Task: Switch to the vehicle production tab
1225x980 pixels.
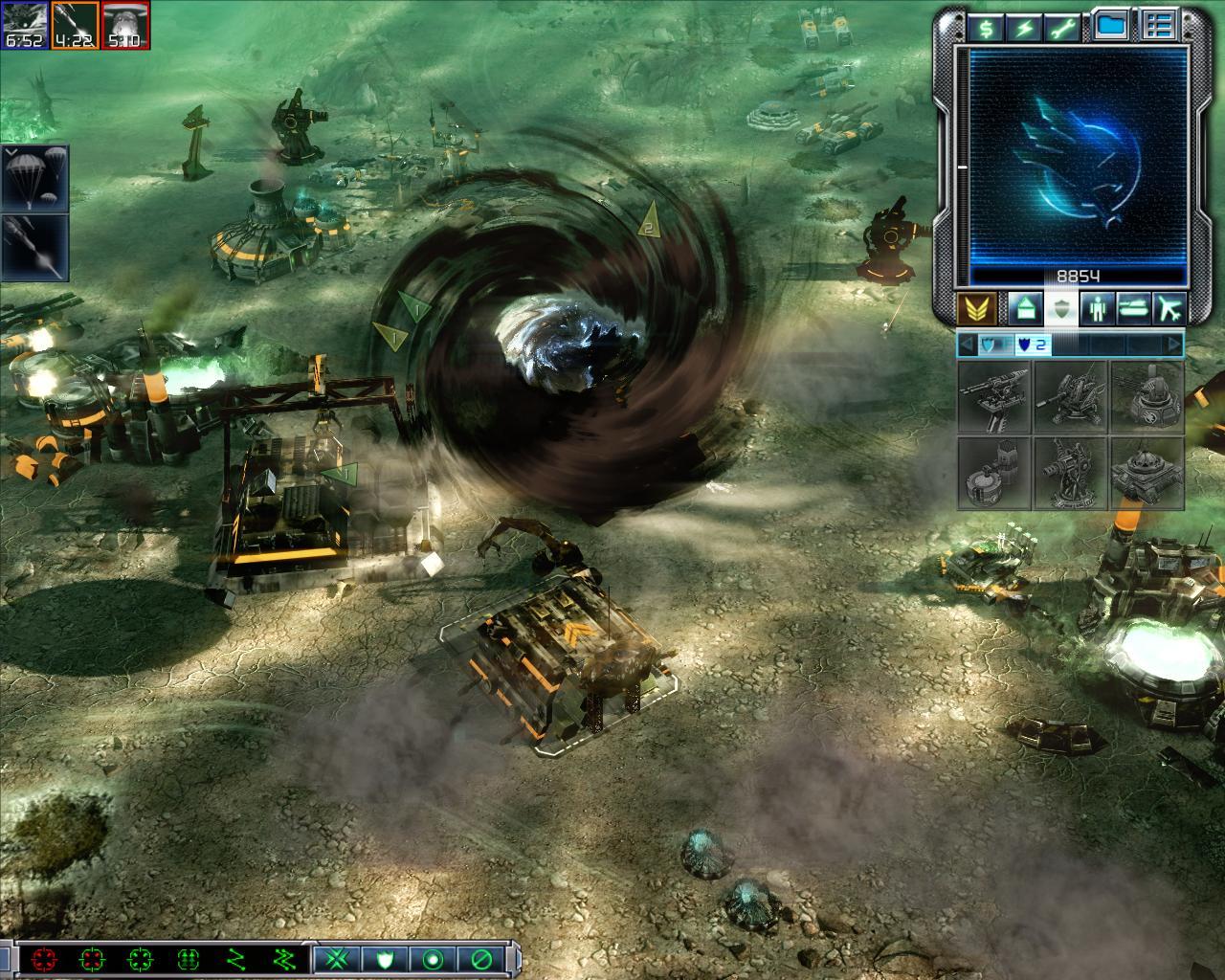Action: tap(1133, 308)
